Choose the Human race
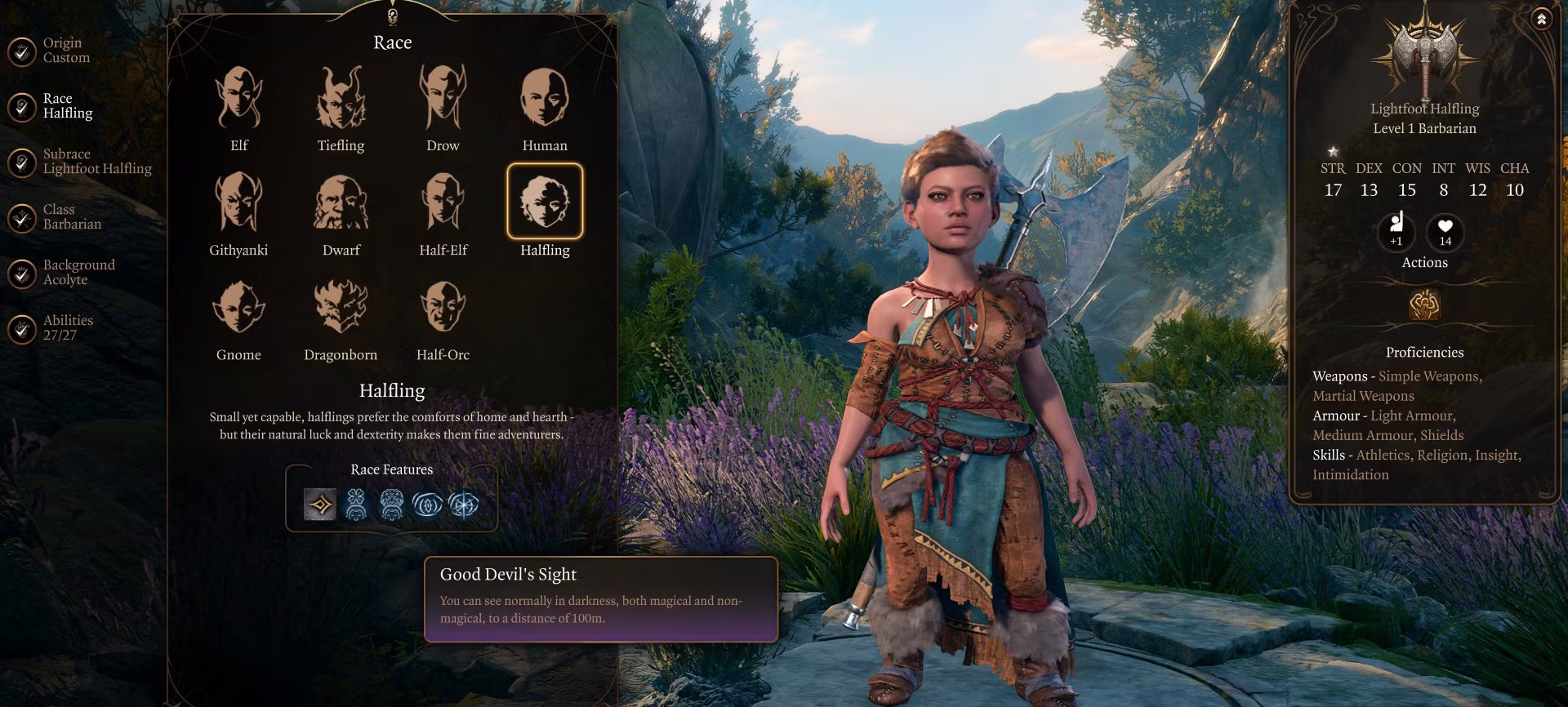The height and width of the screenshot is (707, 1568). [x=545, y=98]
